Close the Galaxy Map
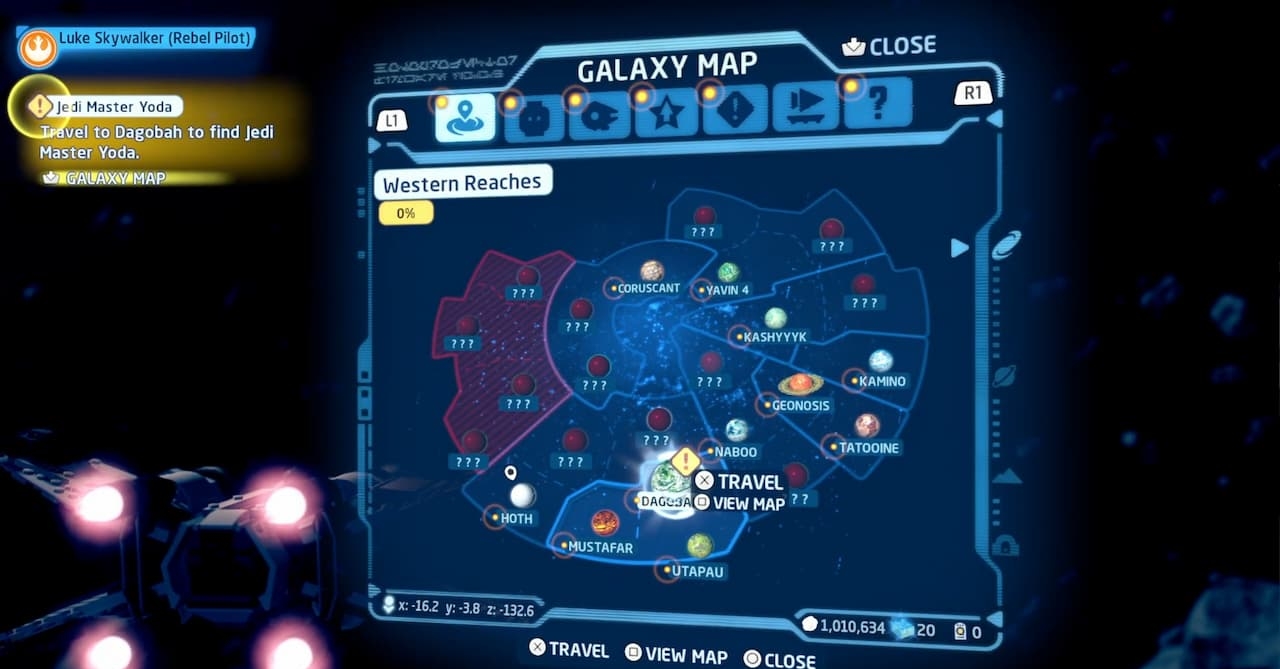 point(889,46)
